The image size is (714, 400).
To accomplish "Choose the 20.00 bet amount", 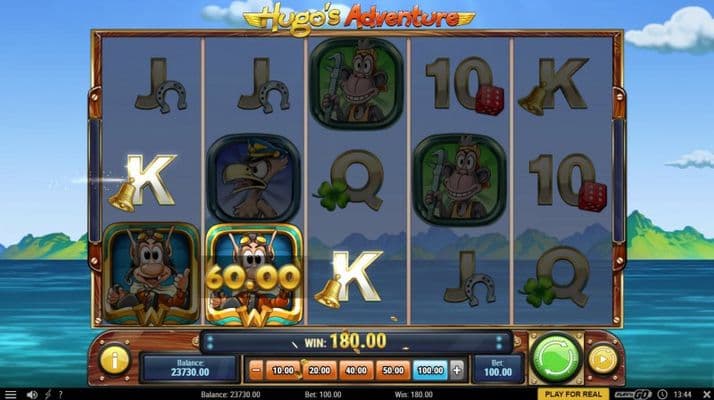I will pos(319,369).
